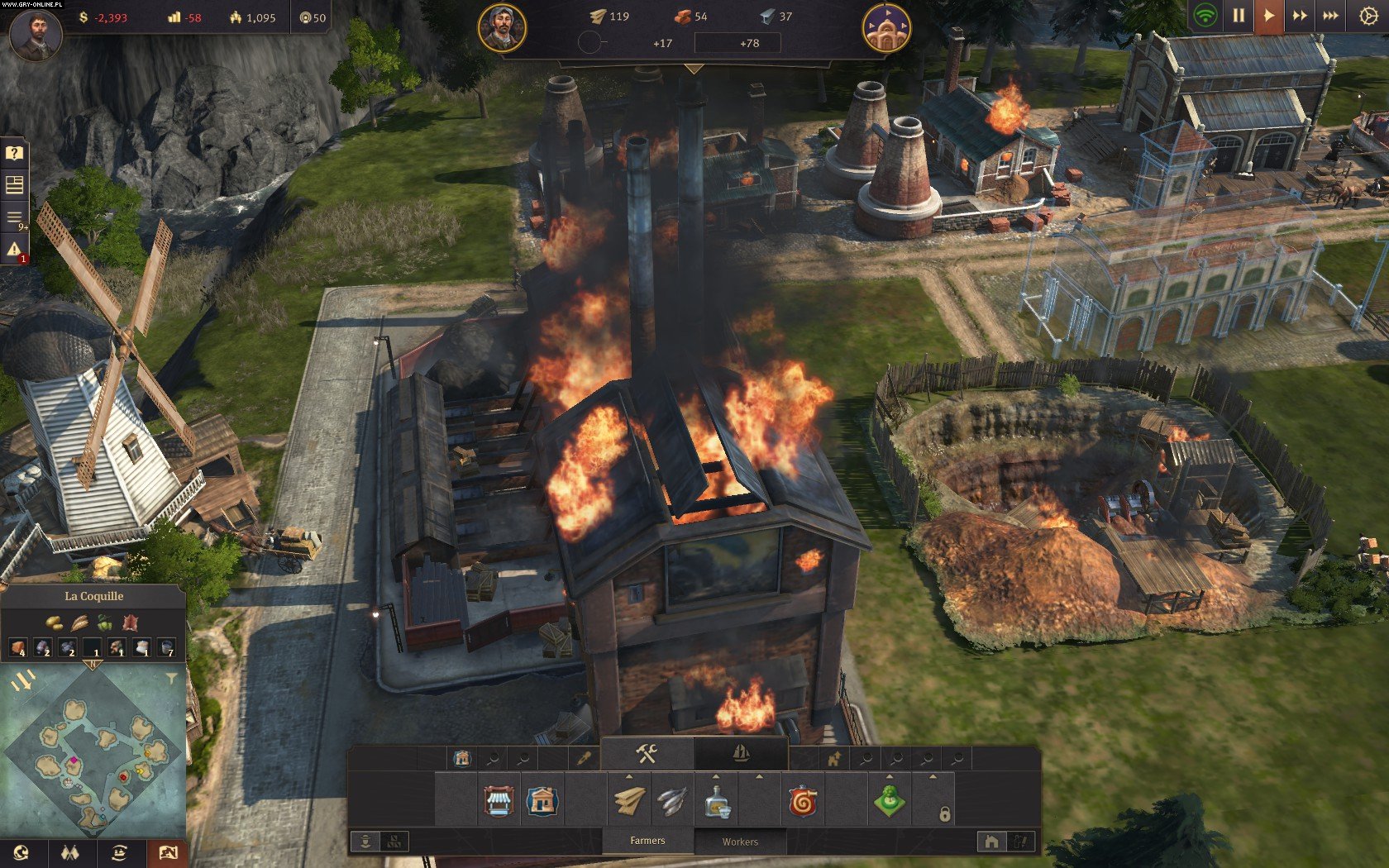Open the diplomacy crossed flags menu
1389x868 pixels.
click(69, 852)
